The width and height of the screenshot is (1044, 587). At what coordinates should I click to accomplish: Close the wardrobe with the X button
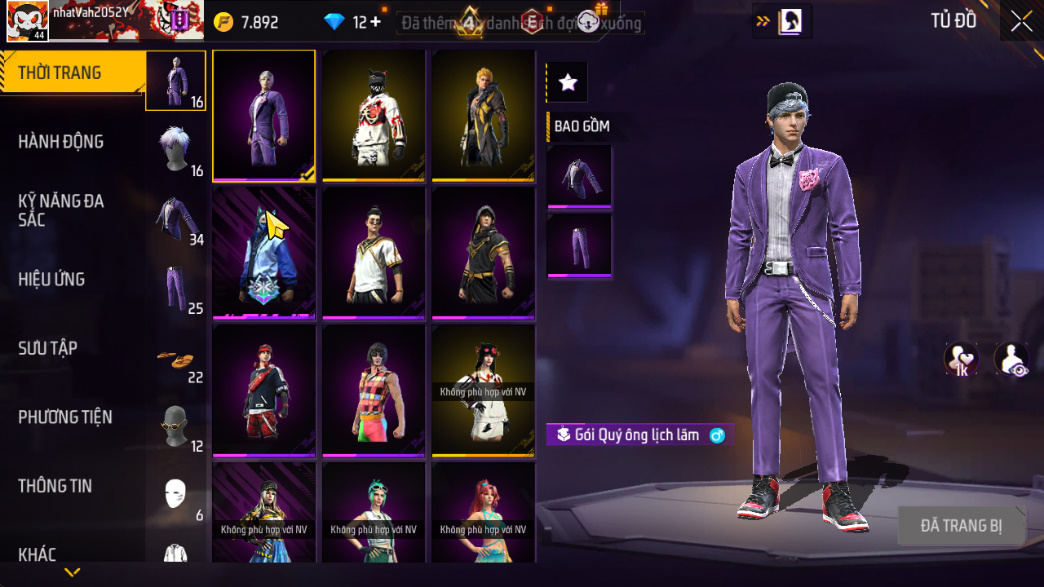(1021, 22)
